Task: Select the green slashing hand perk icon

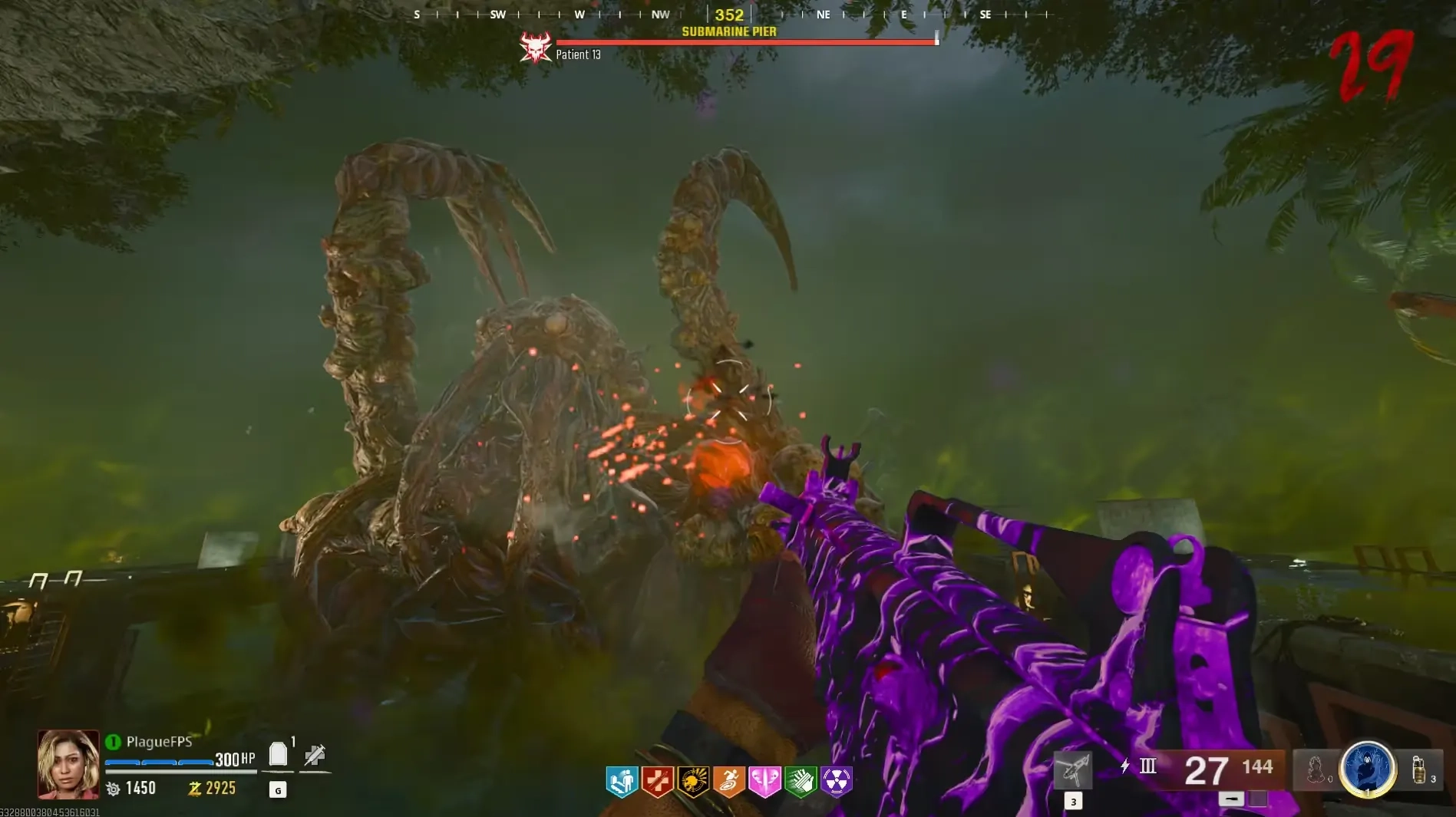Action: 801,781
